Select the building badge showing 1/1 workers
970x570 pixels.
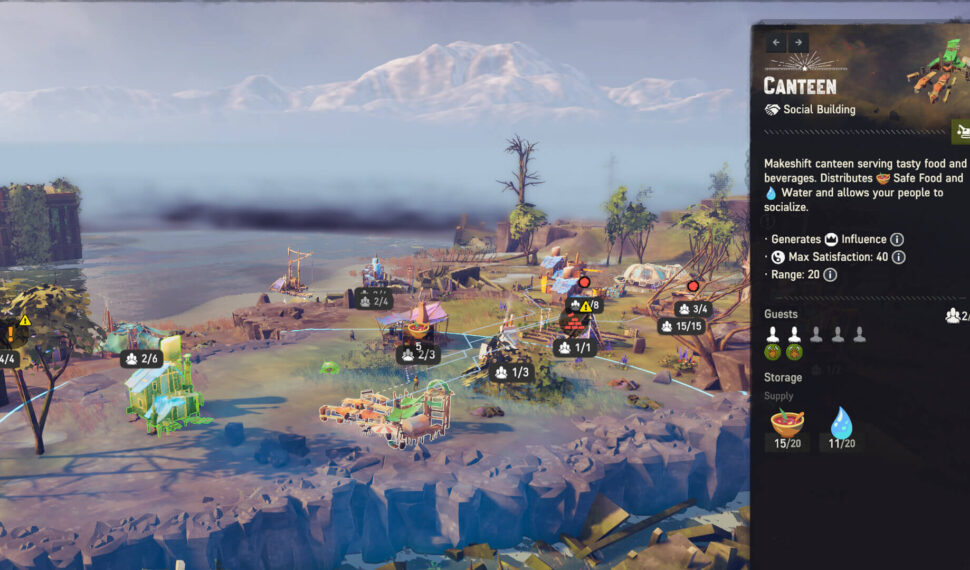[x=574, y=347]
